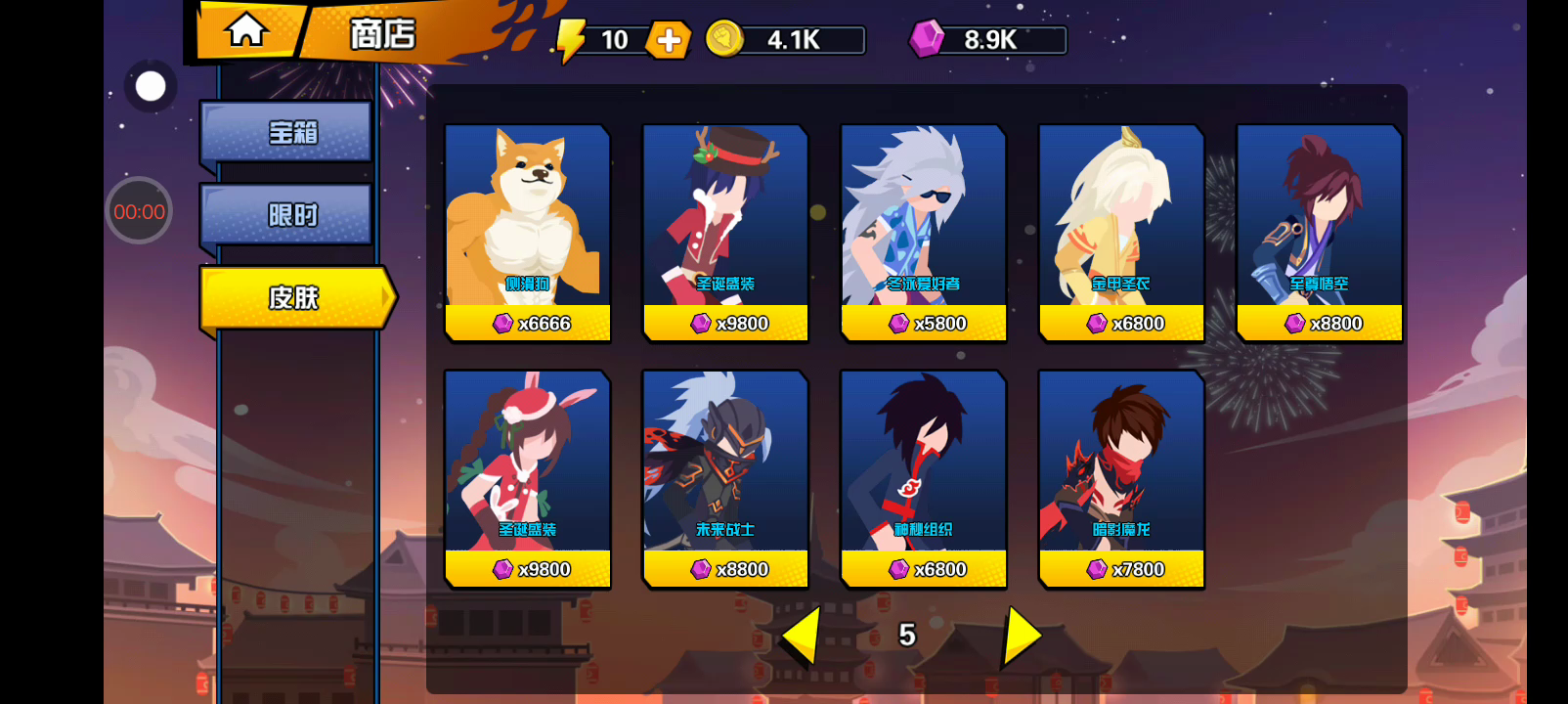Choose the 神秘组织 skin card
This screenshot has width=1568, height=704.
pyautogui.click(x=924, y=479)
